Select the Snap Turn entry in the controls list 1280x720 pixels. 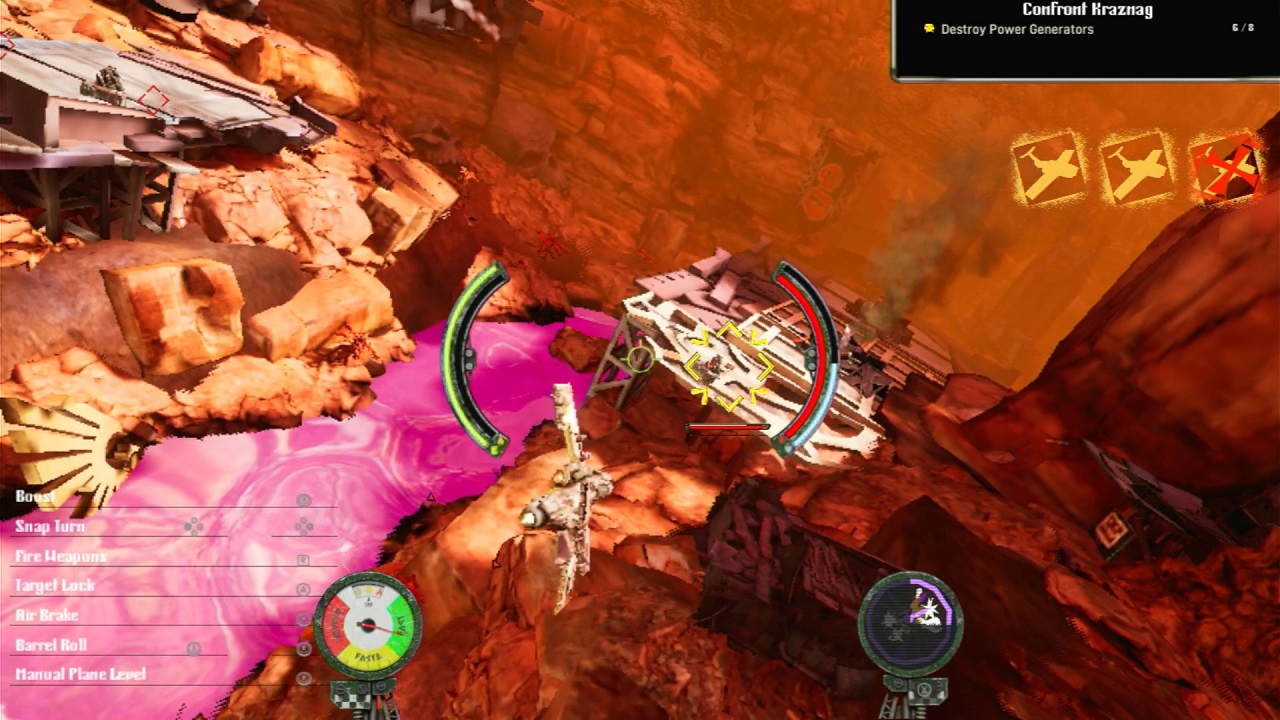tap(52, 526)
